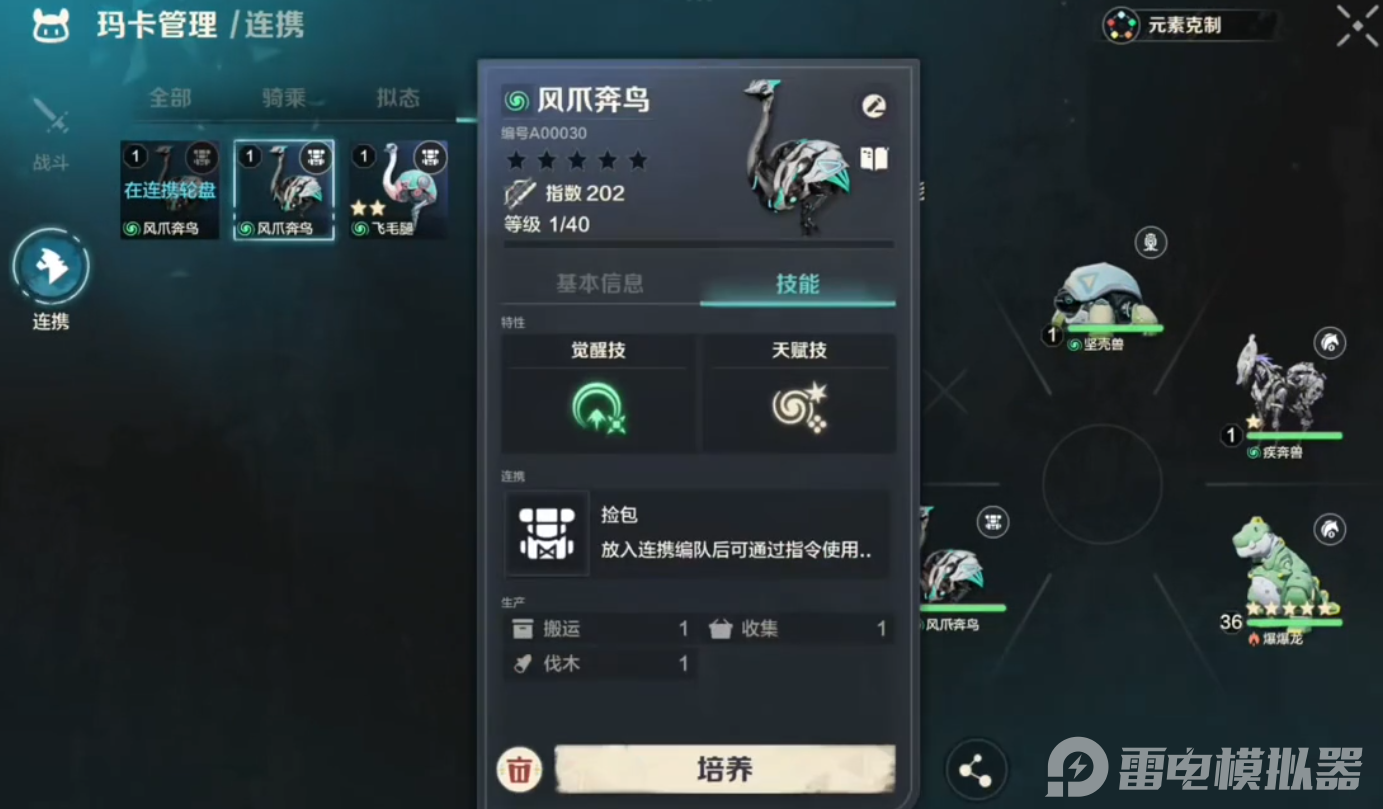Select the 飞毛腿 pet thumbnail
The height and width of the screenshot is (809, 1383).
pos(398,190)
